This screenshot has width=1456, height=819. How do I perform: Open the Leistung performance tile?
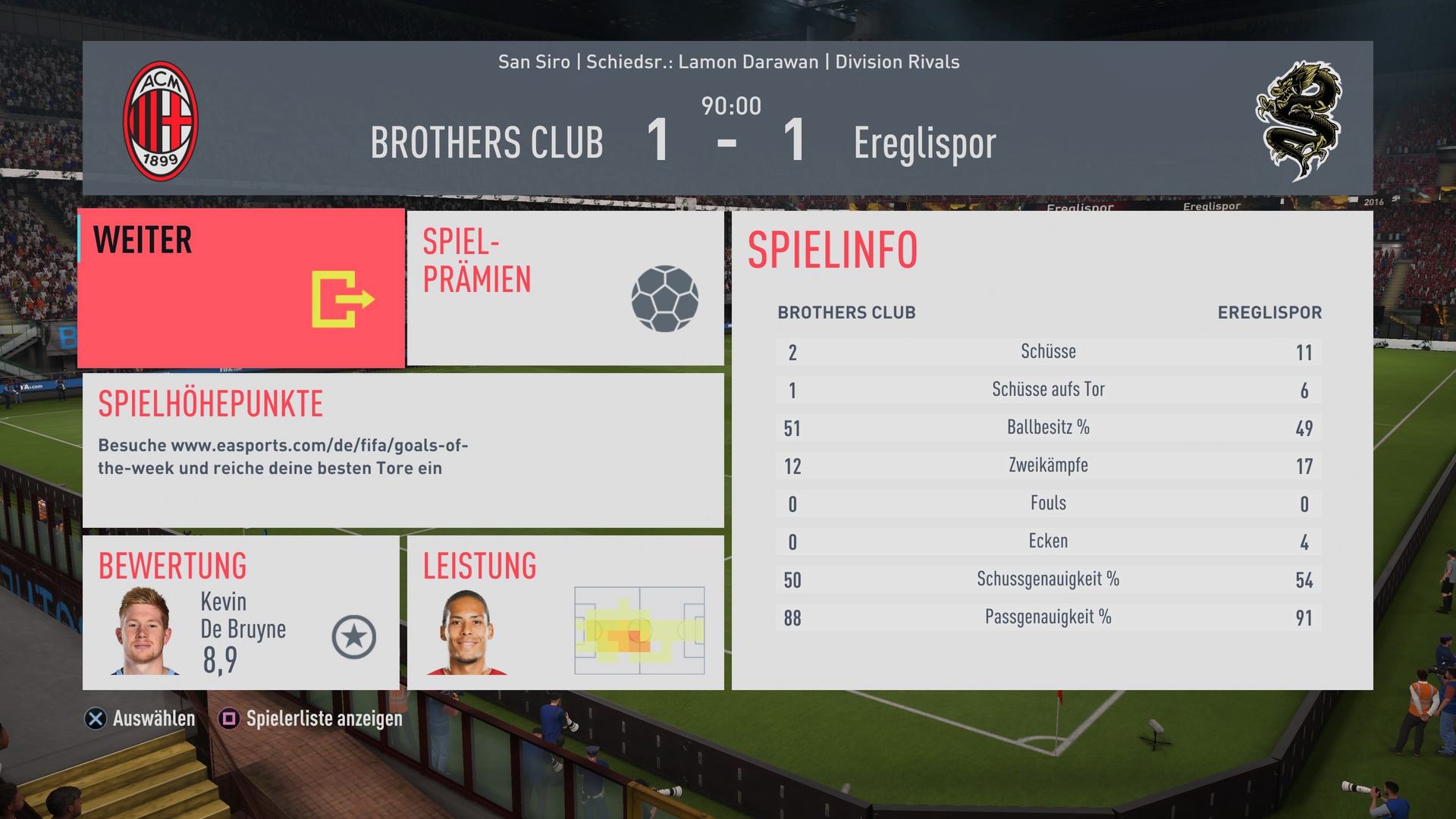click(x=565, y=613)
